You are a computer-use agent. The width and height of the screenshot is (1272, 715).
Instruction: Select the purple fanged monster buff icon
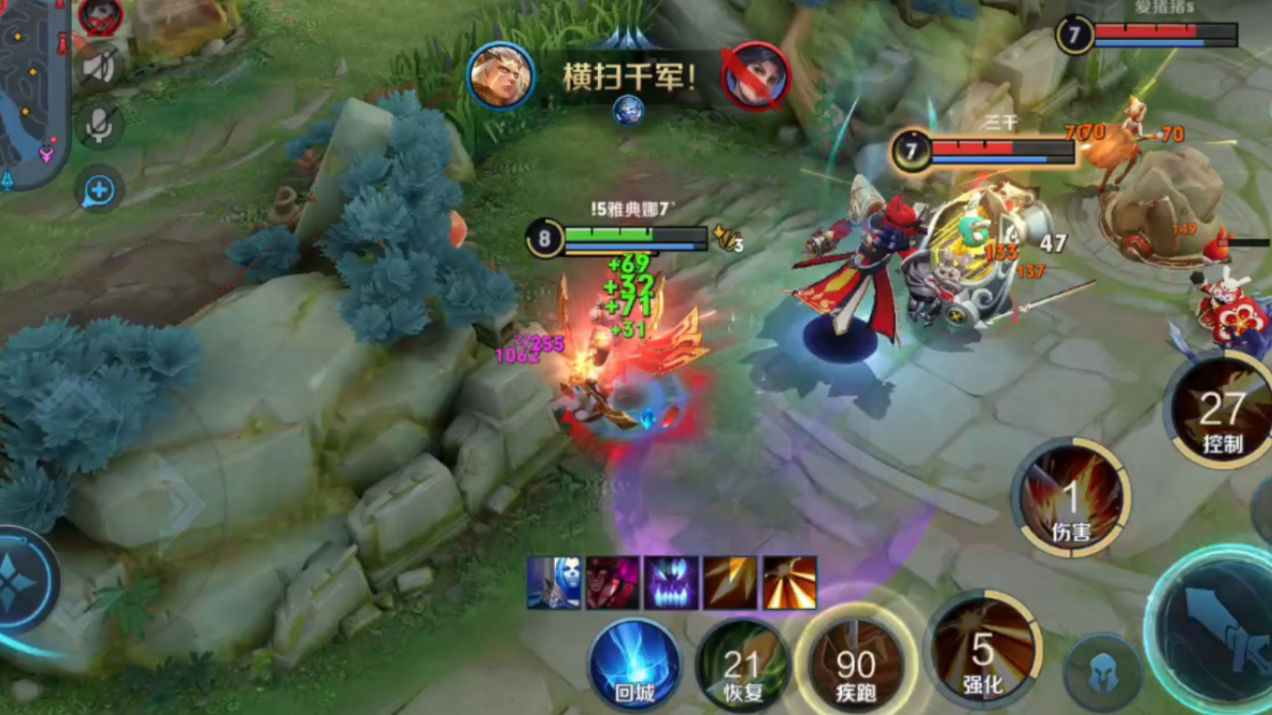coord(671,584)
